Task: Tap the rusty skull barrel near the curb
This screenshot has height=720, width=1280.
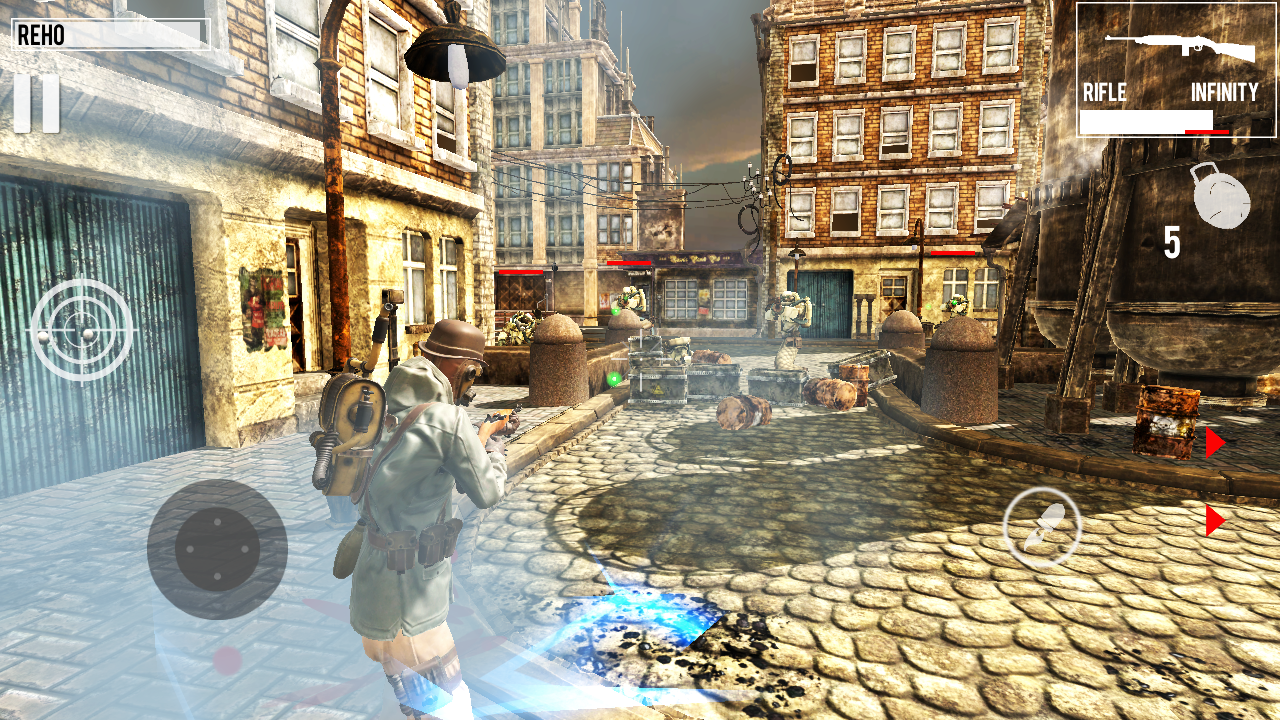Action: point(1163,420)
